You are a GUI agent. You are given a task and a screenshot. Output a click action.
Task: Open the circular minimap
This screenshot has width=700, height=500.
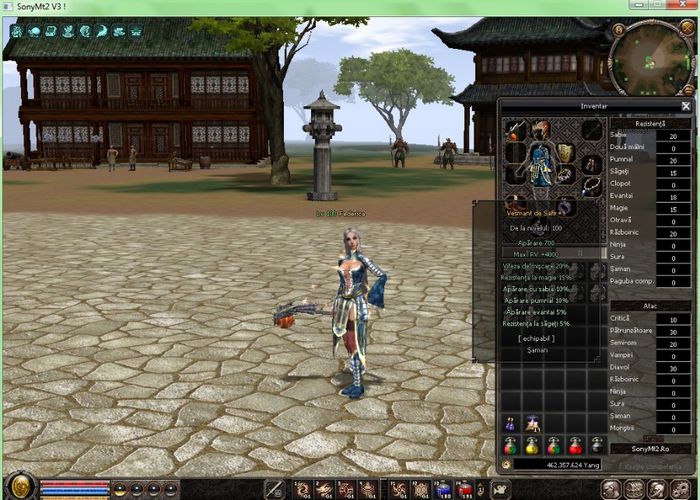coord(647,61)
